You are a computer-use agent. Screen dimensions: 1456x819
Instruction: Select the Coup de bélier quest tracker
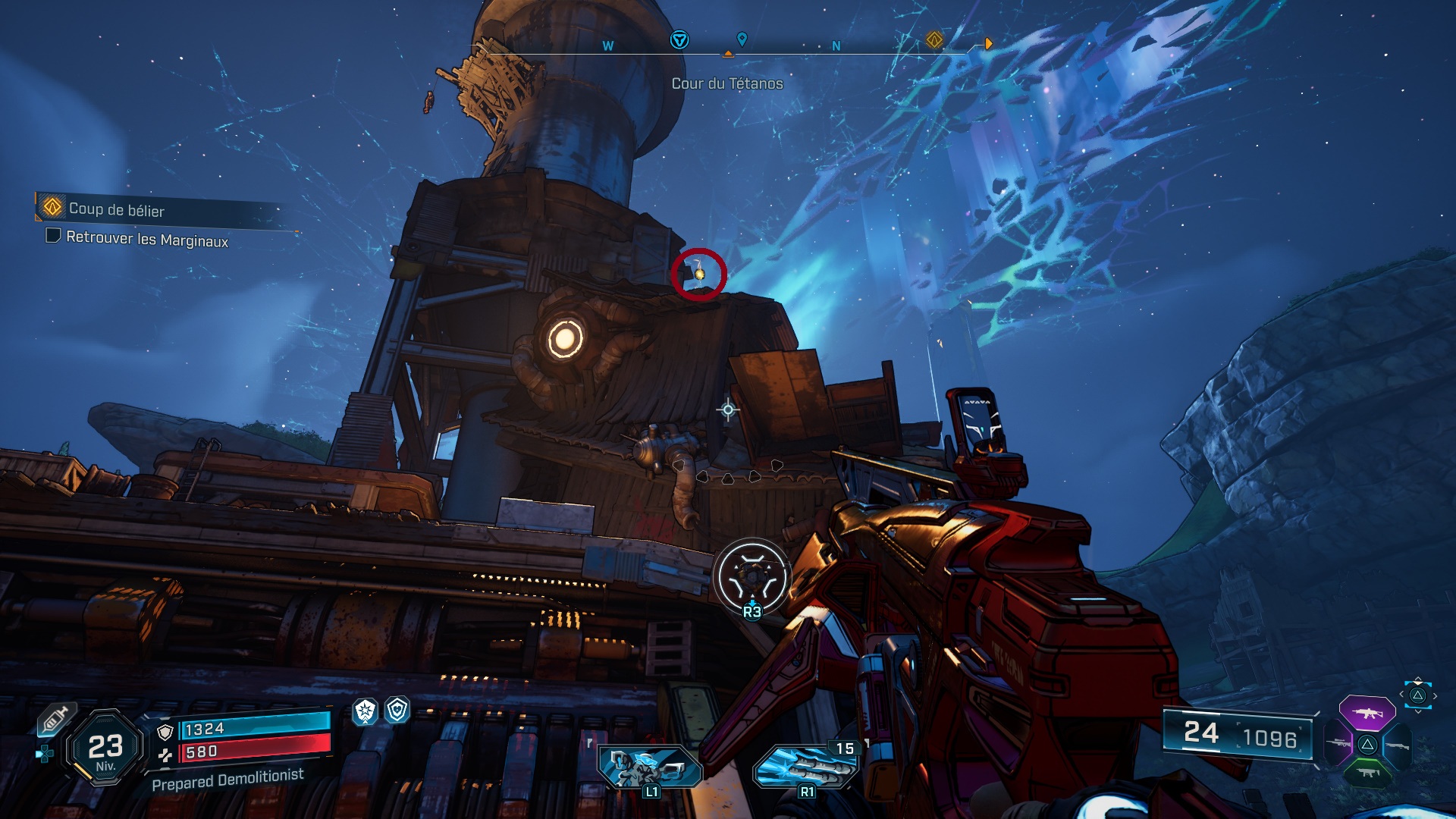(117, 209)
